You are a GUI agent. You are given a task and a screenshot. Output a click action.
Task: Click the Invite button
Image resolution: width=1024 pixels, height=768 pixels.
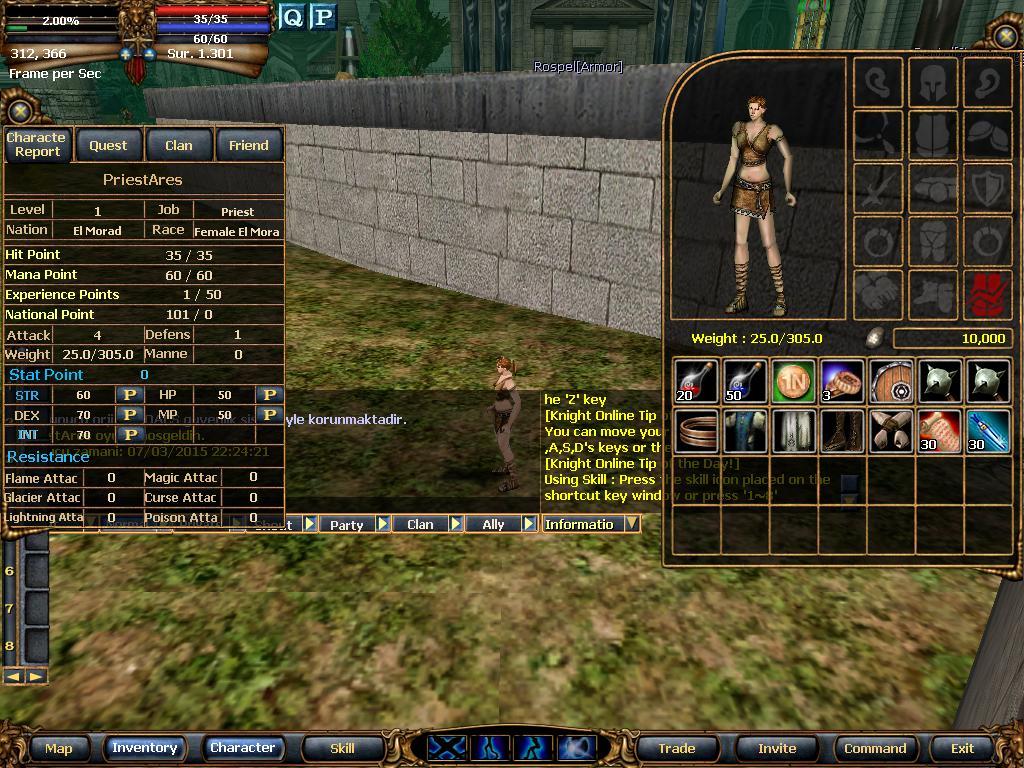(x=777, y=748)
